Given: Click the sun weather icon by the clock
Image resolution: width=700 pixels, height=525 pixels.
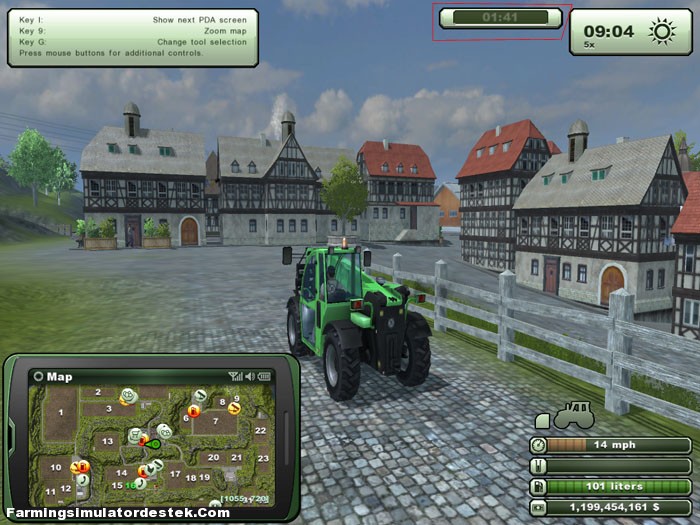Looking at the screenshot, I should pos(662,32).
